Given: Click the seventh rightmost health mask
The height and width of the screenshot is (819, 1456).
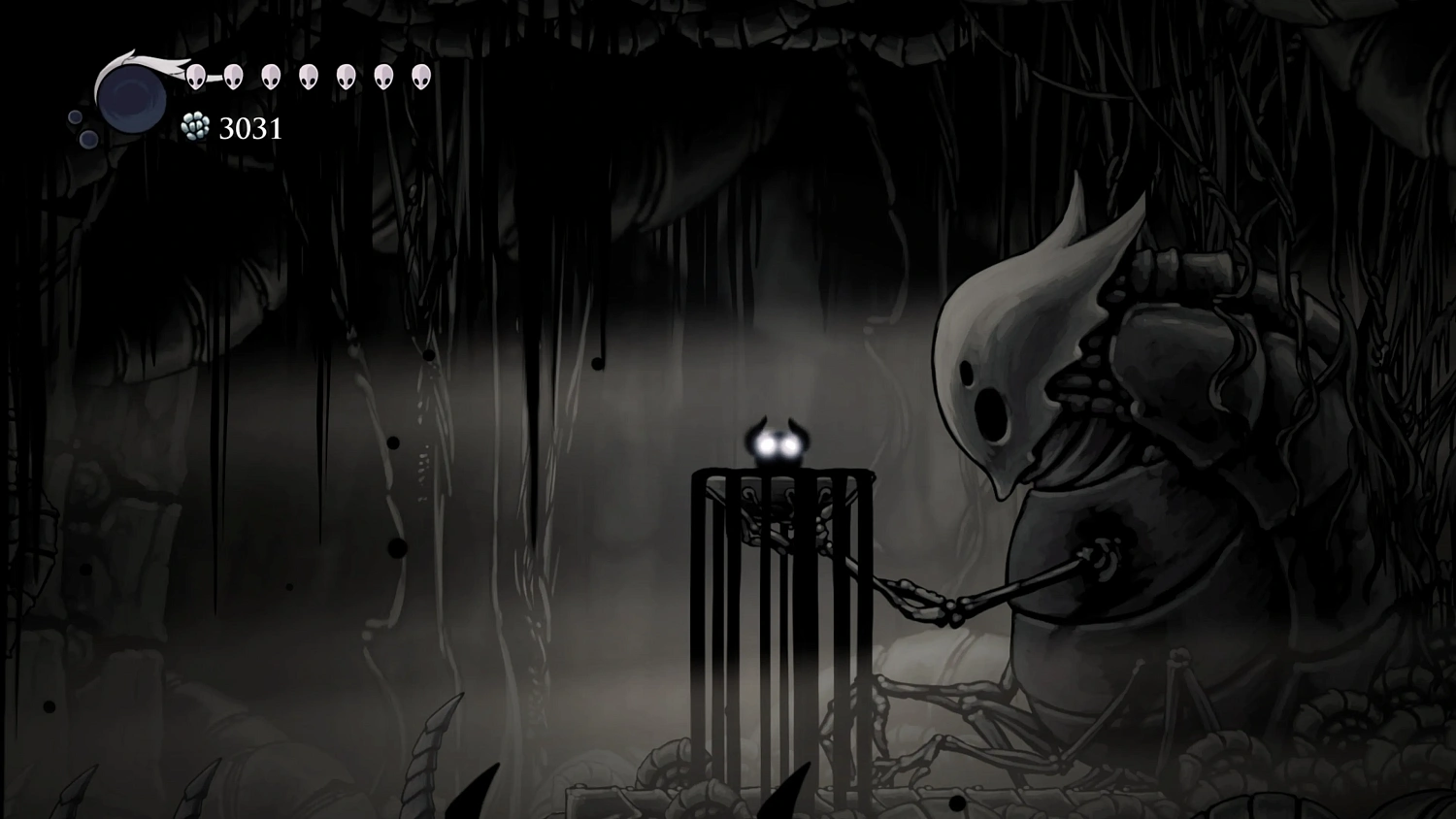Looking at the screenshot, I should click(x=194, y=76).
